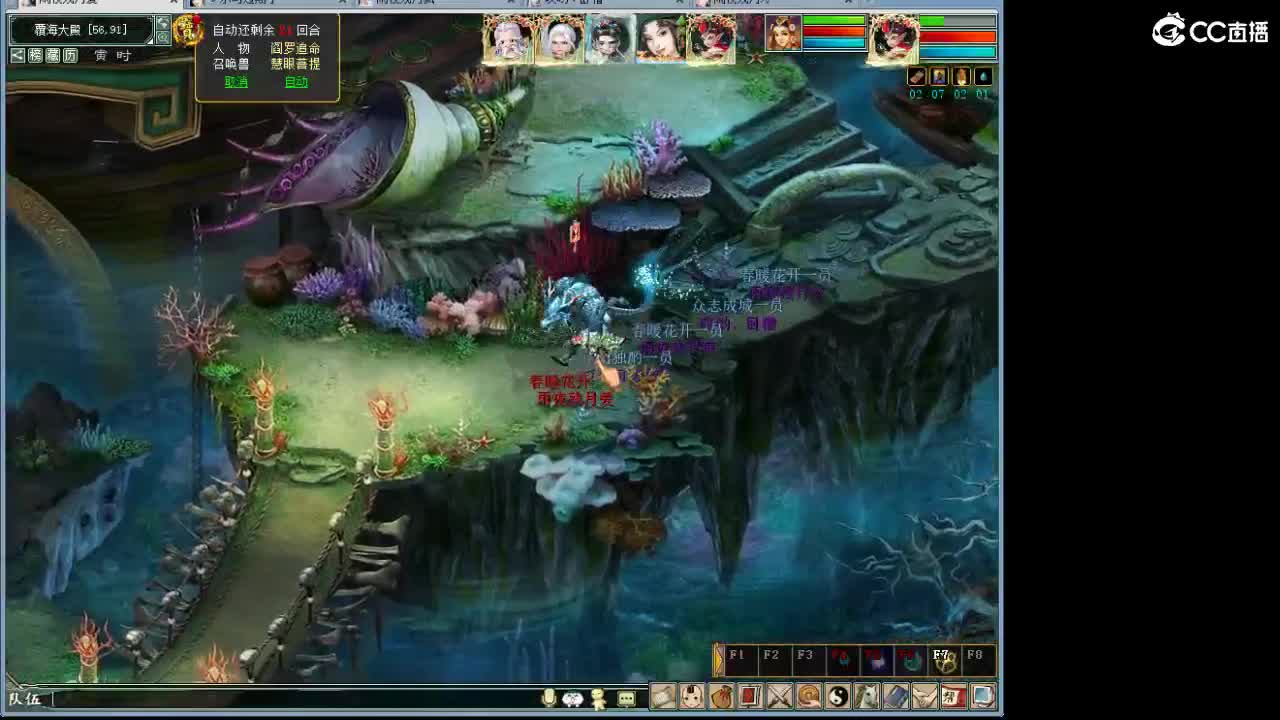Image resolution: width=1280 pixels, height=720 pixels.
Task: Switch to the second game window tab
Action: pos(260,6)
